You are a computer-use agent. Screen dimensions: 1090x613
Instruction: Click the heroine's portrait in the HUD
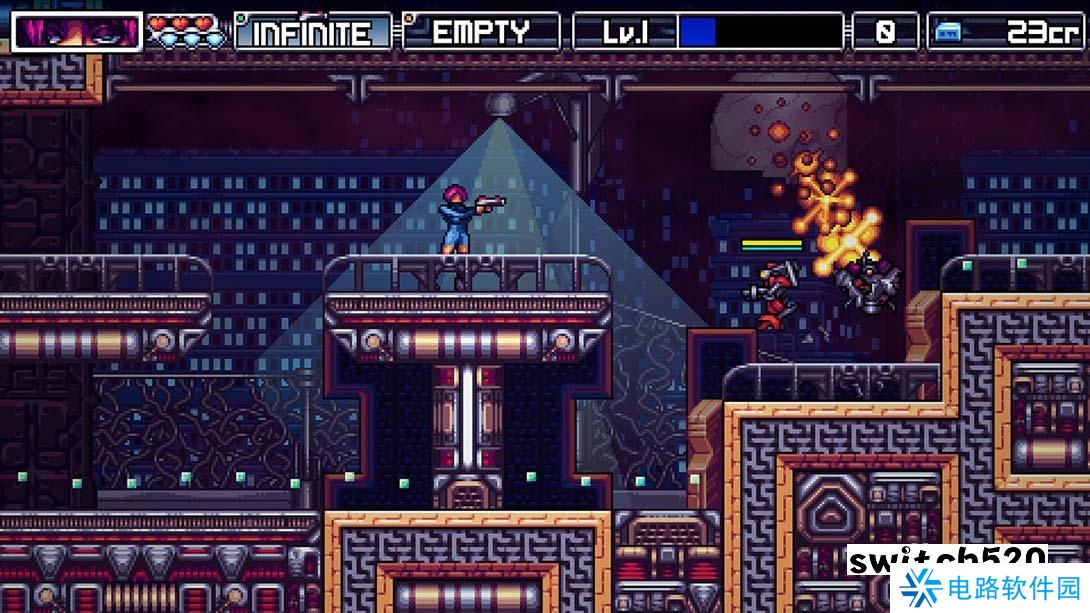[x=77, y=32]
